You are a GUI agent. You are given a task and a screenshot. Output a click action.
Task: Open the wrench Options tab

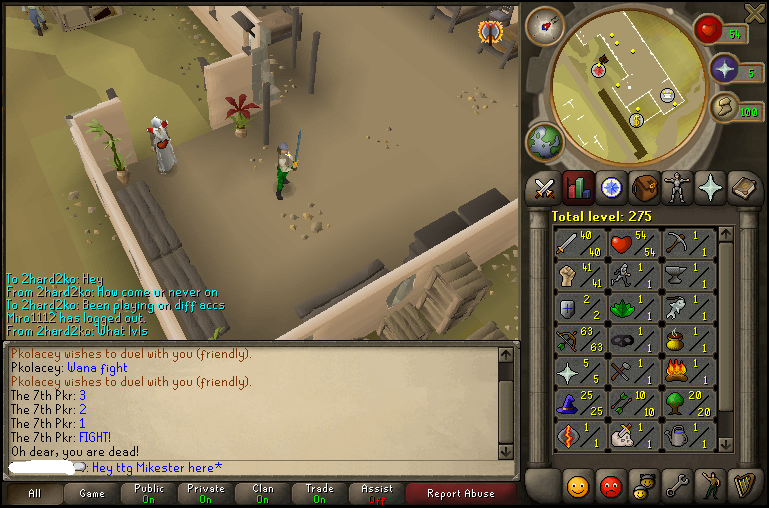(678, 486)
